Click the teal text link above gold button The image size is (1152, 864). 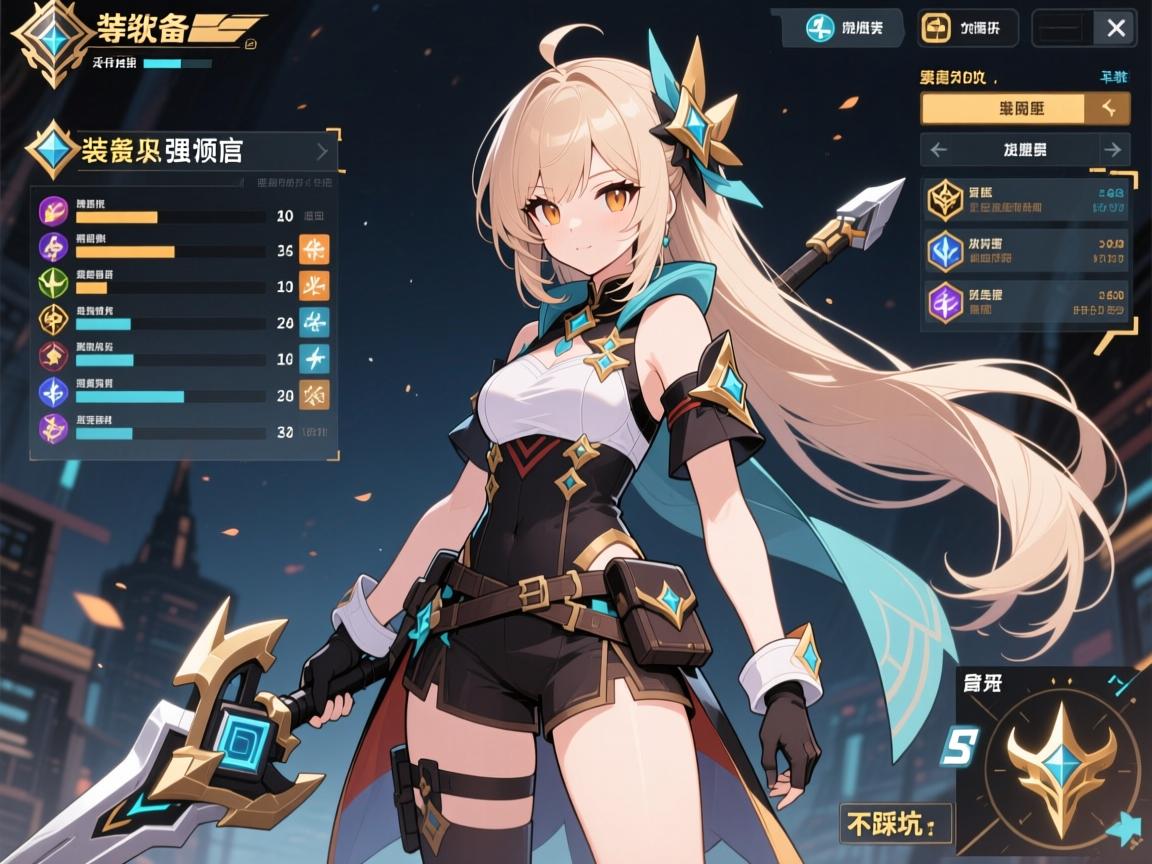tap(1113, 77)
